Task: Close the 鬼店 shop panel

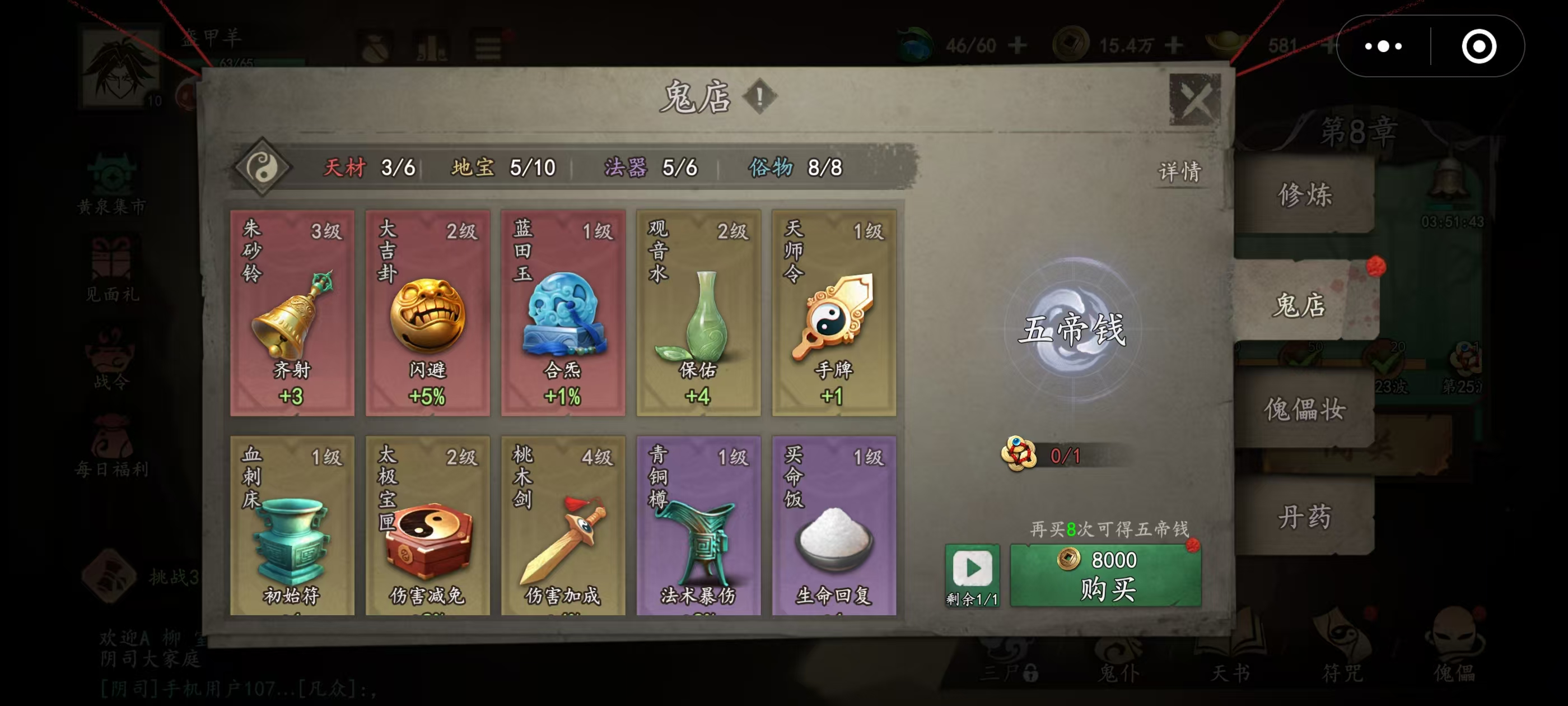Action: tap(1194, 99)
